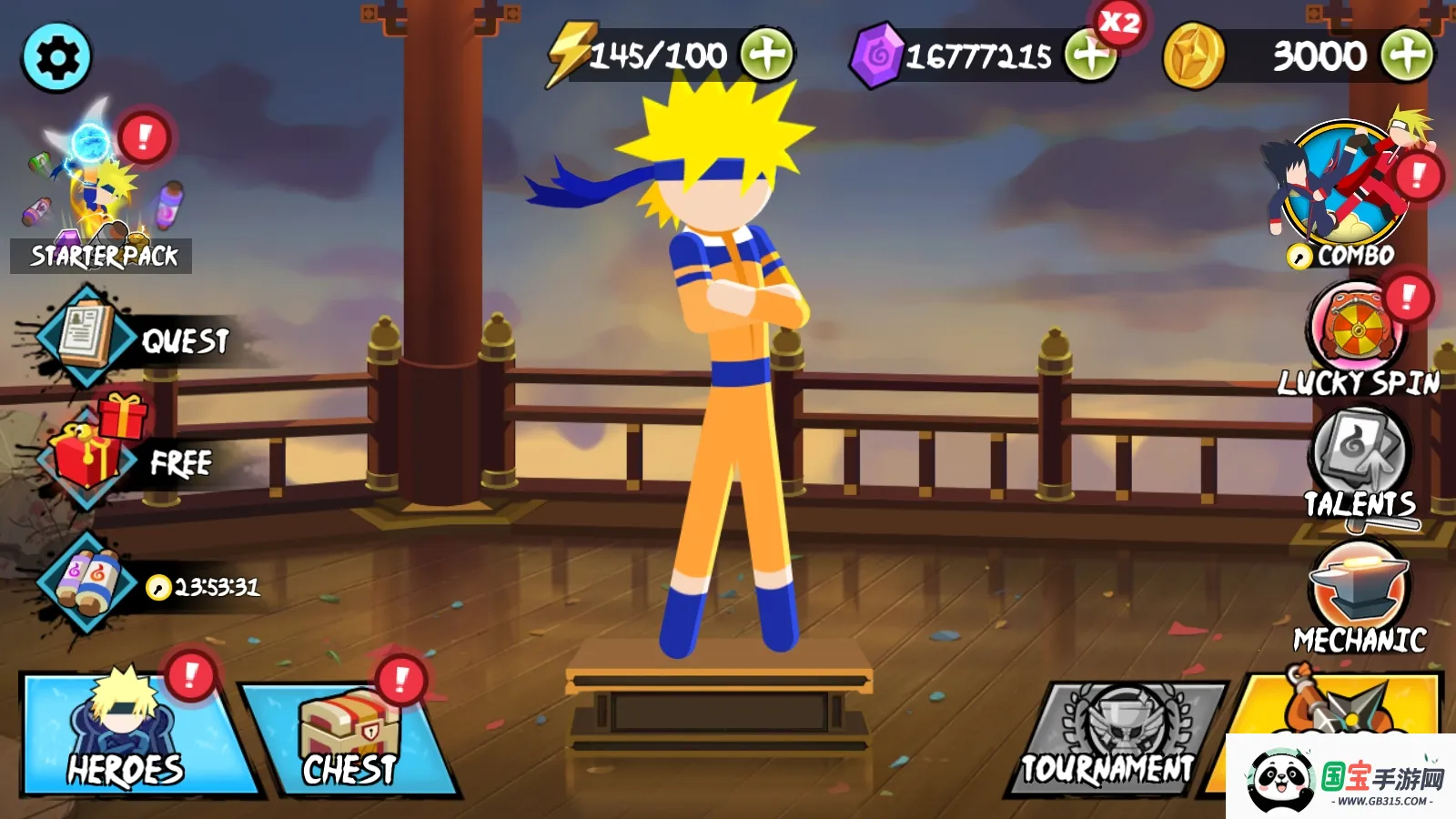1456x819 pixels.
Task: Buy more purple gems with plus button
Action: tap(1090, 56)
